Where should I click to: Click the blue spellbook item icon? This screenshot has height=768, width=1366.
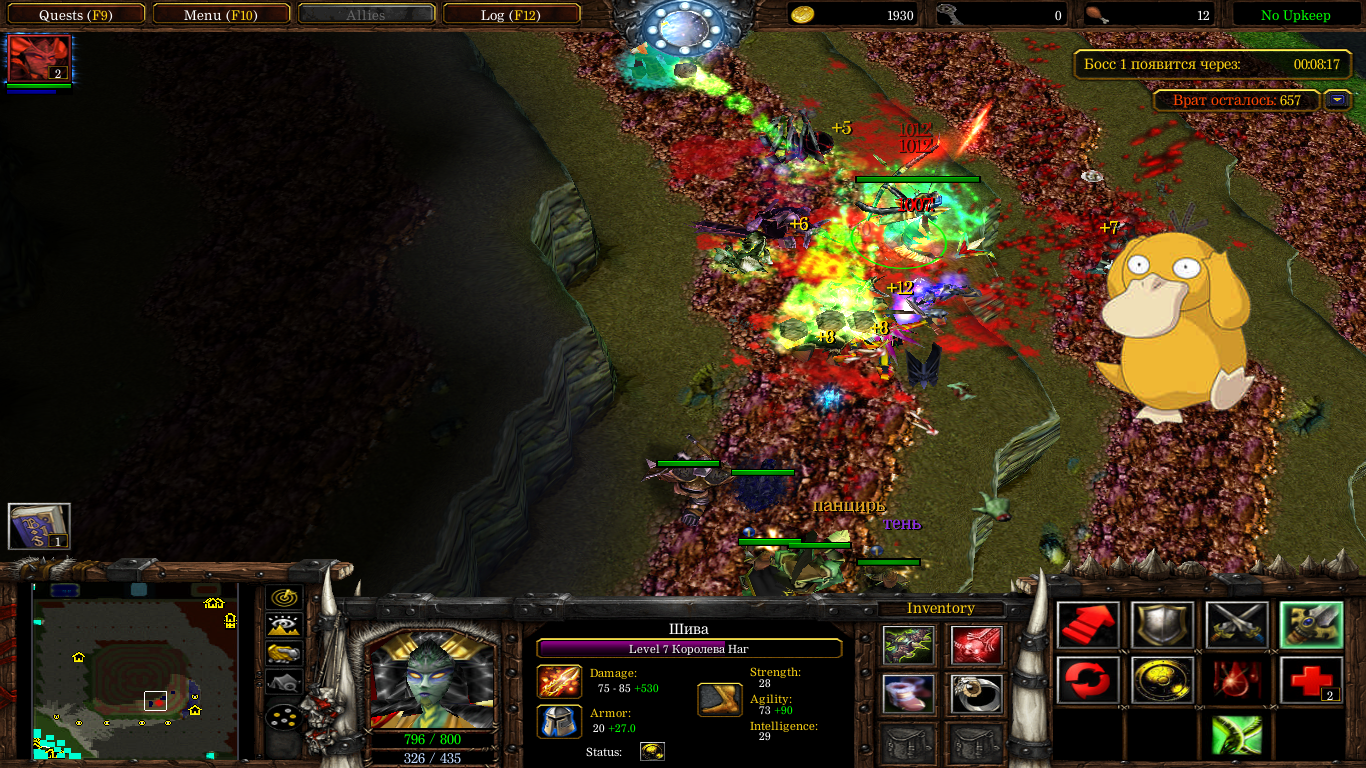(x=39, y=526)
